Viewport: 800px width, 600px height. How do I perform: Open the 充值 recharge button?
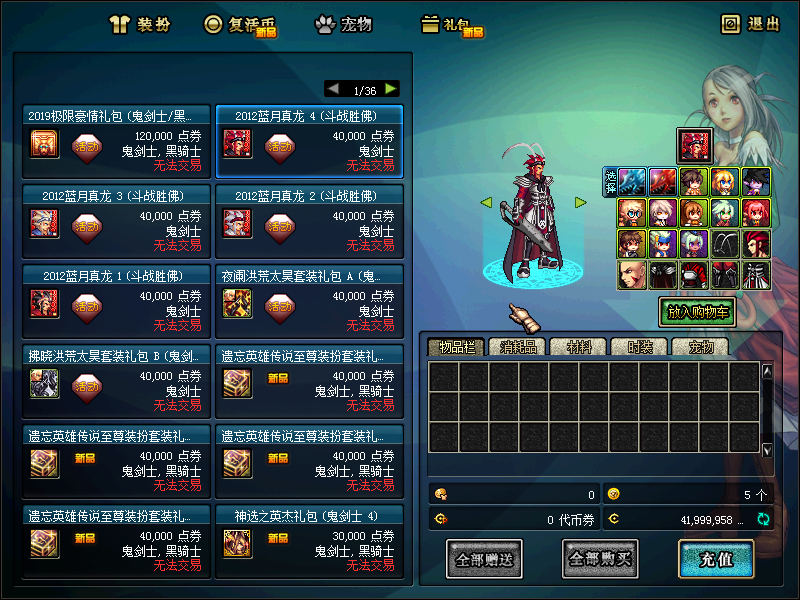tap(716, 559)
